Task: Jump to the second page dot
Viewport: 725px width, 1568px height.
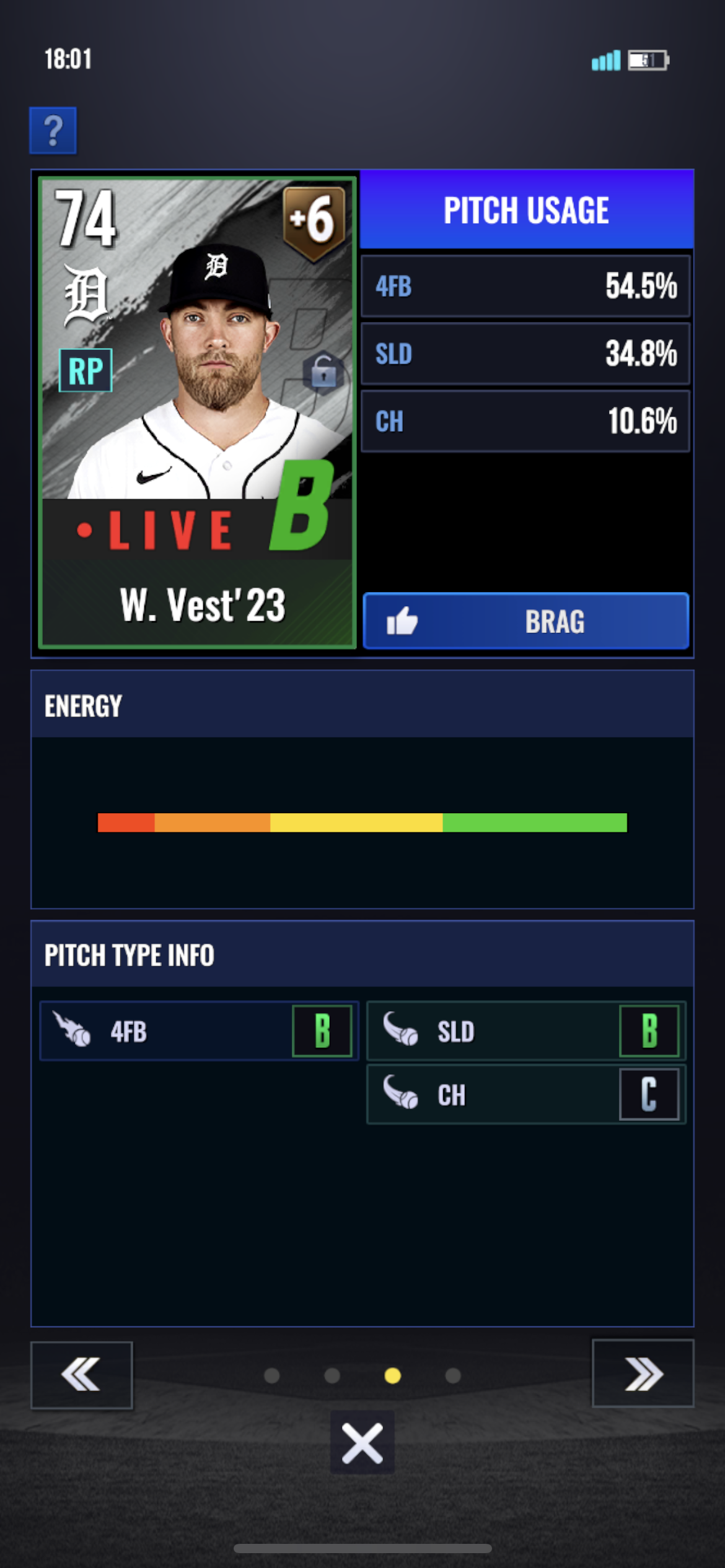Action: (x=332, y=1375)
